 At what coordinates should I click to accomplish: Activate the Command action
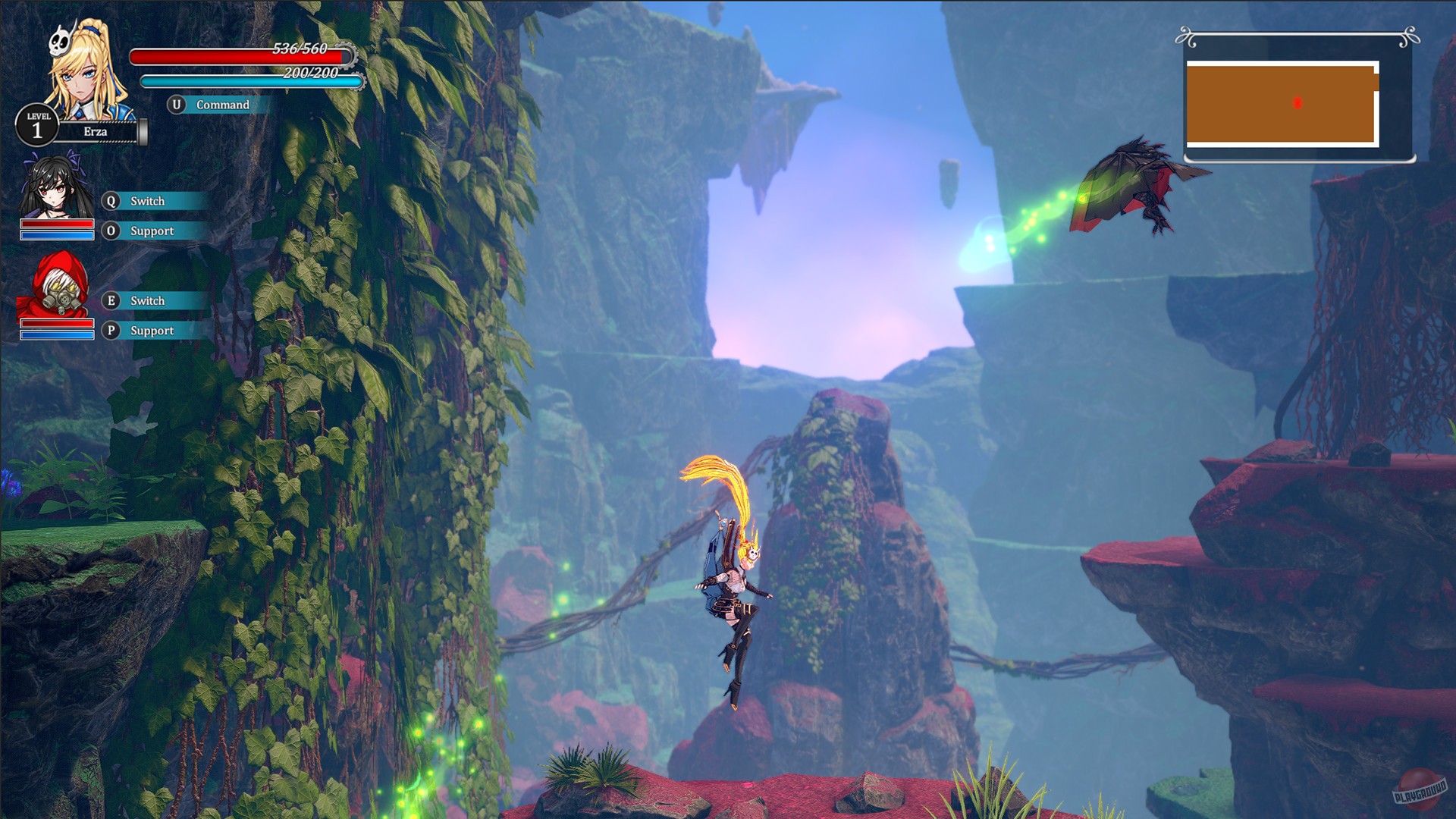[x=222, y=105]
